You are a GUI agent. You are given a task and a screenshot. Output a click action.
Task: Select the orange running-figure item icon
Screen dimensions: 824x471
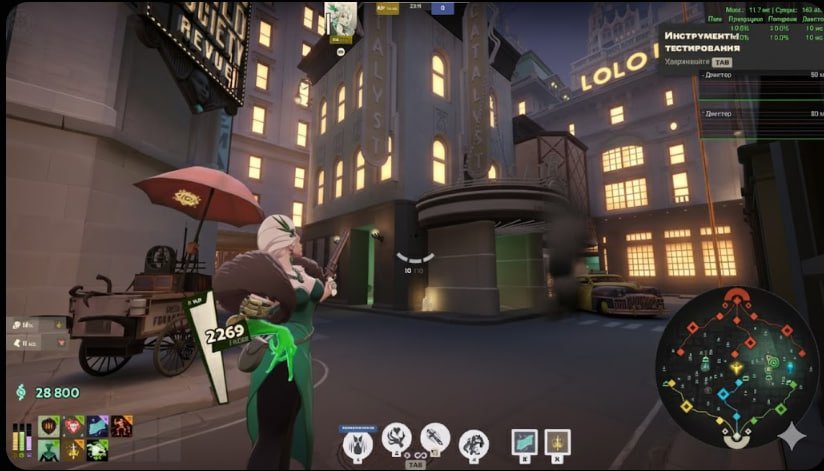(122, 427)
